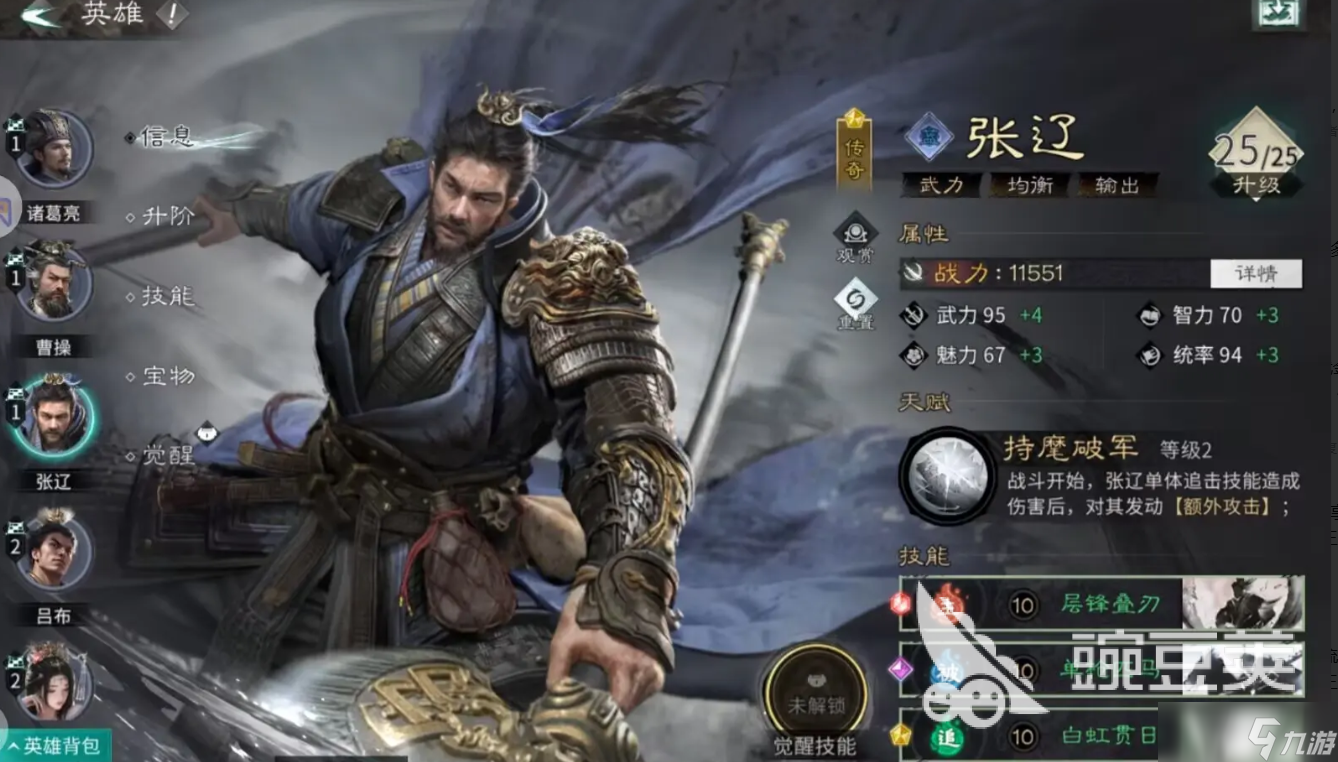
Task: Tap the 详情 button next to 战力
Action: tap(1256, 273)
